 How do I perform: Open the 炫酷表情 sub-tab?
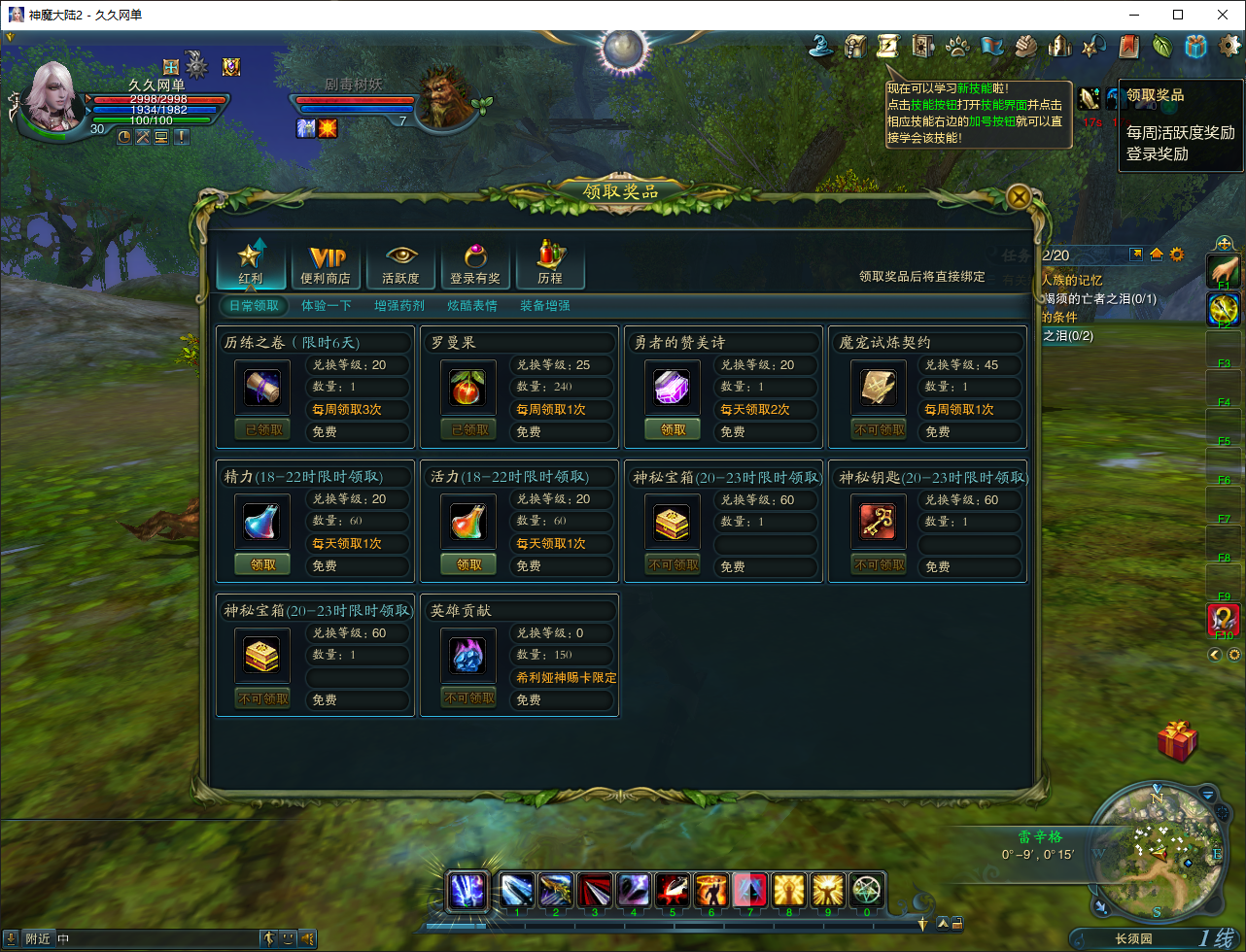click(x=472, y=305)
